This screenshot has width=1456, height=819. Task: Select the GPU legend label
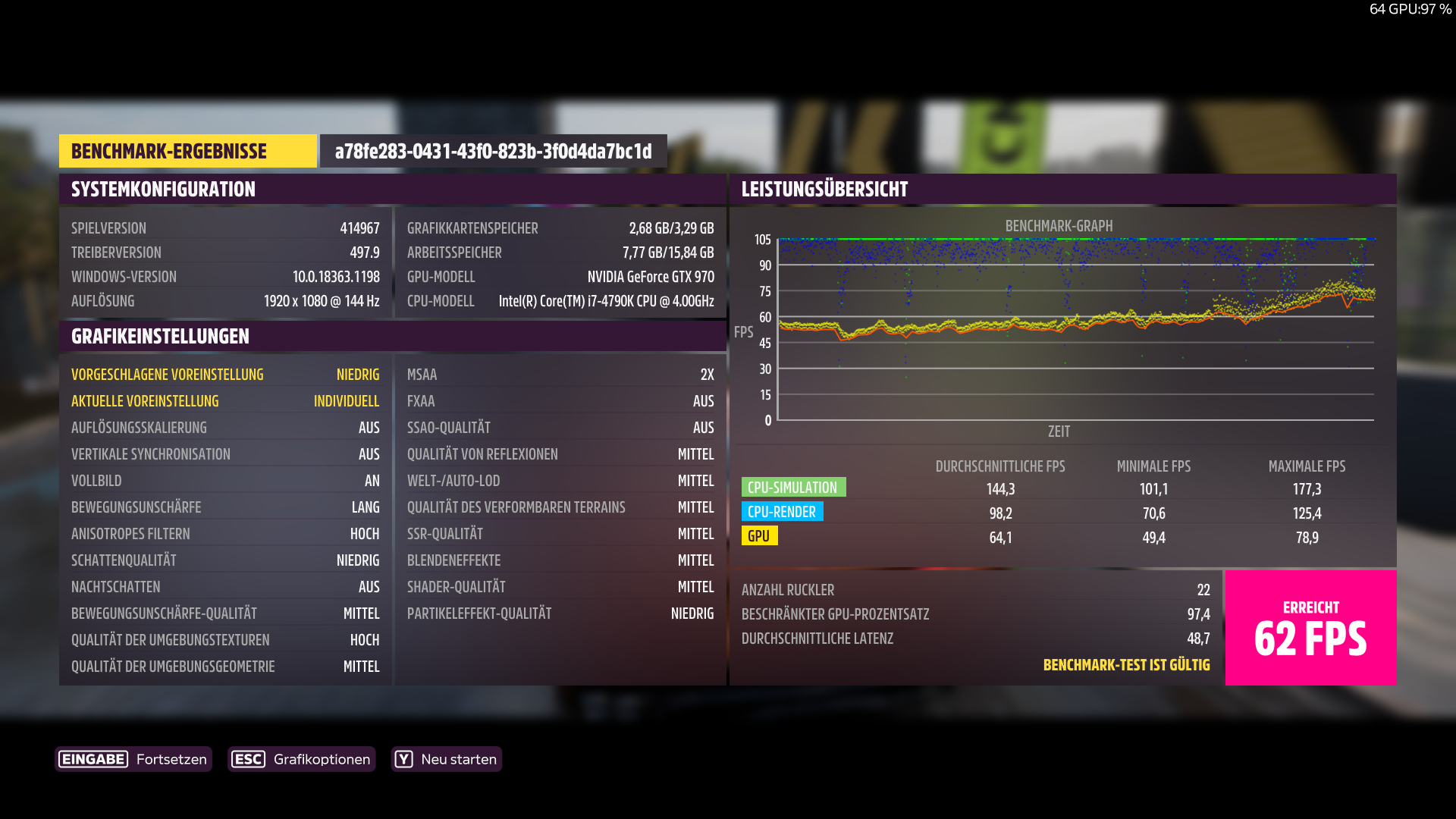click(x=760, y=536)
